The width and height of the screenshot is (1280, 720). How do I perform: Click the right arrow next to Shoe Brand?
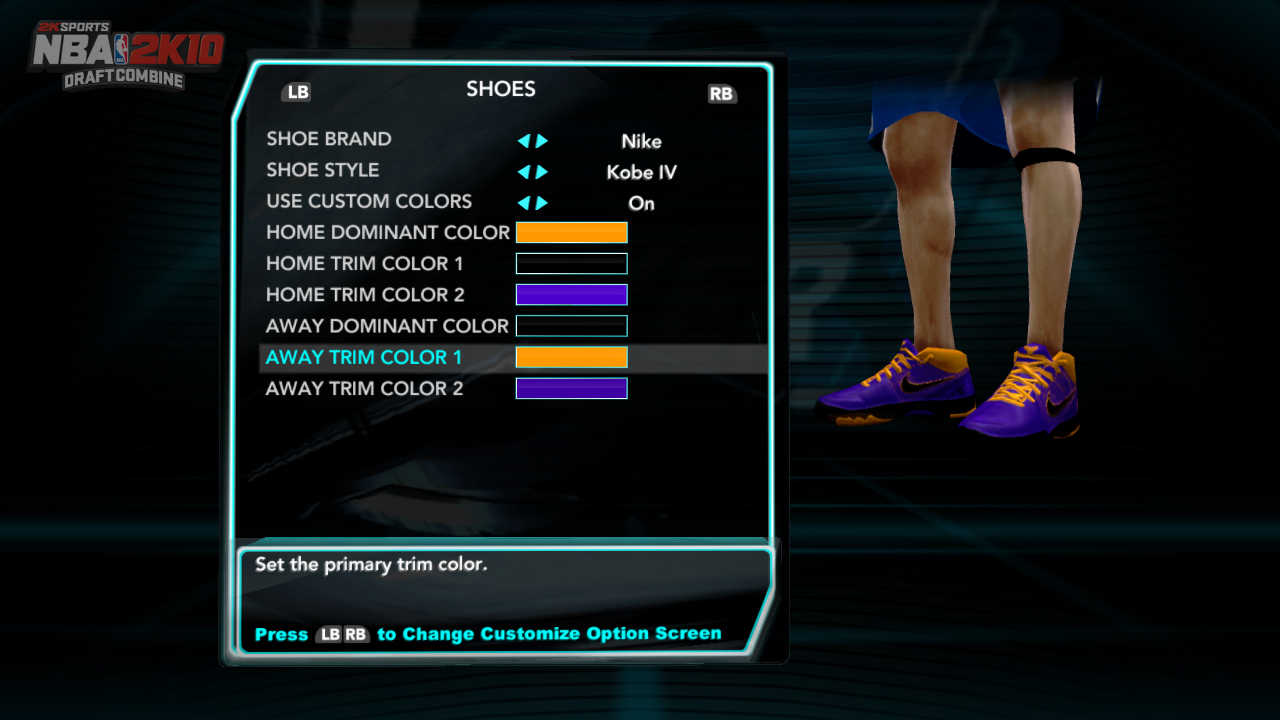point(540,141)
